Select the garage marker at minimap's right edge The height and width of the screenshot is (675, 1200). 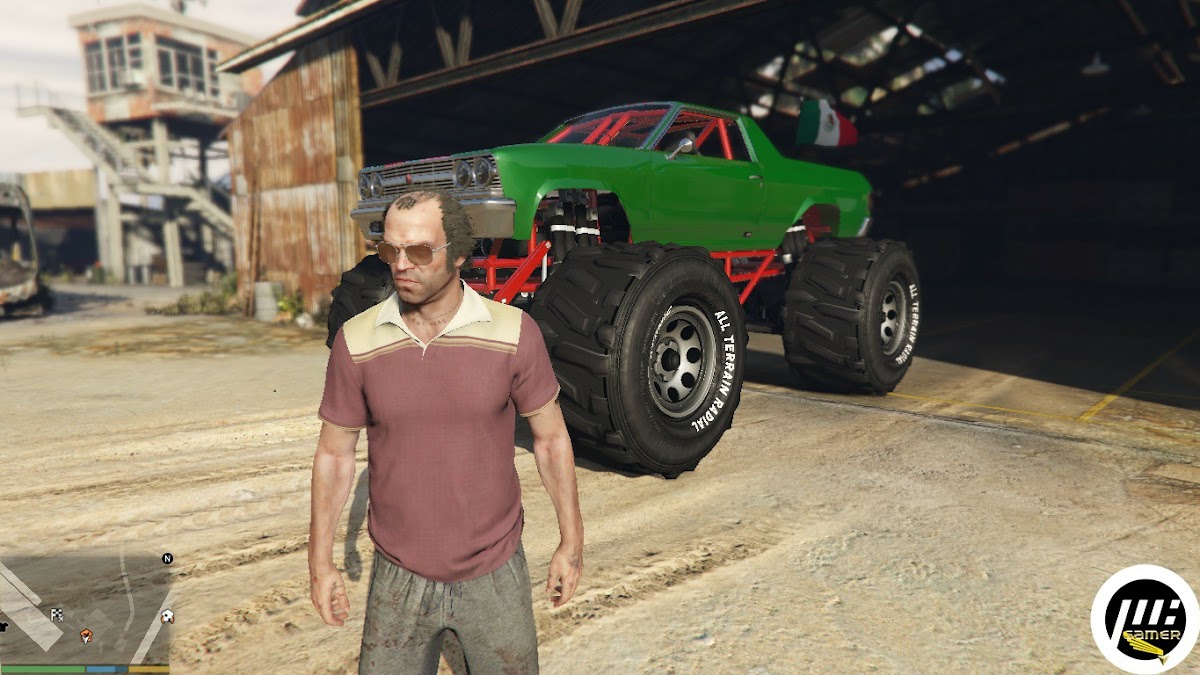pos(166,616)
